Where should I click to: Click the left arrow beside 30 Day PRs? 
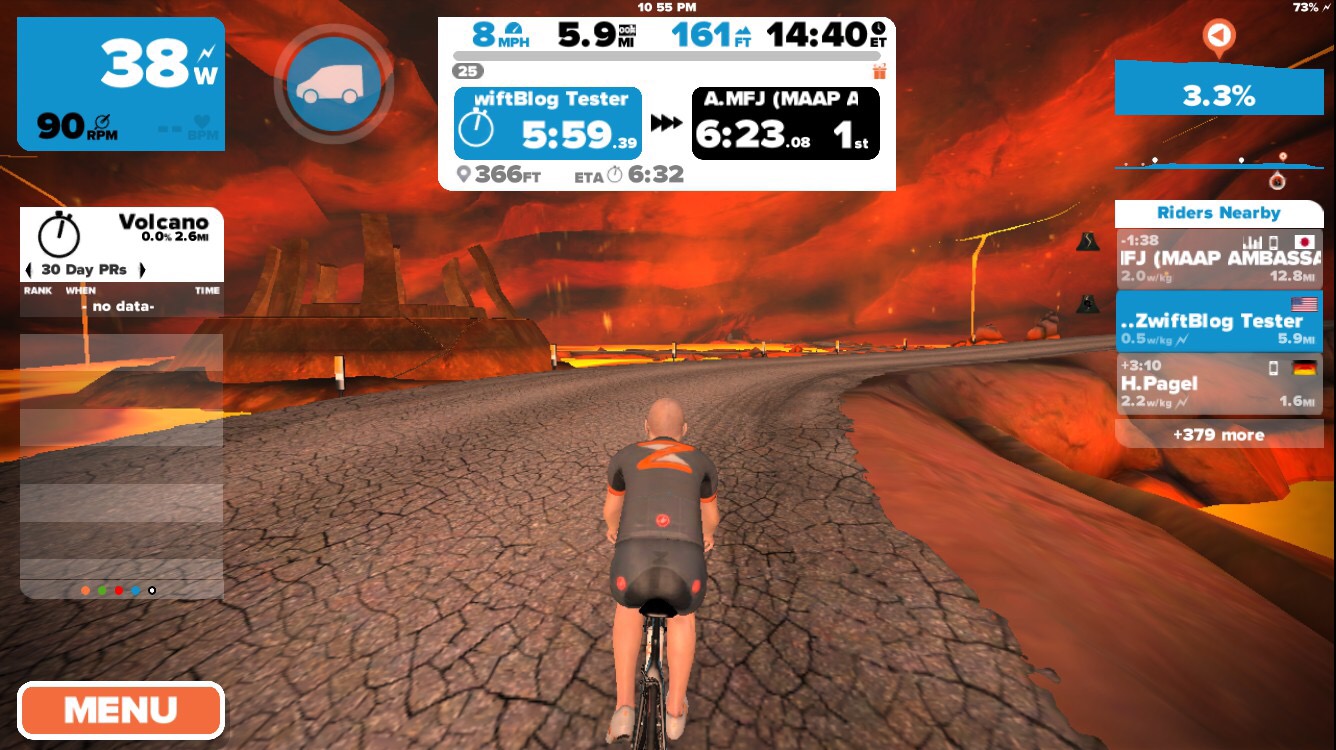pos(29,269)
